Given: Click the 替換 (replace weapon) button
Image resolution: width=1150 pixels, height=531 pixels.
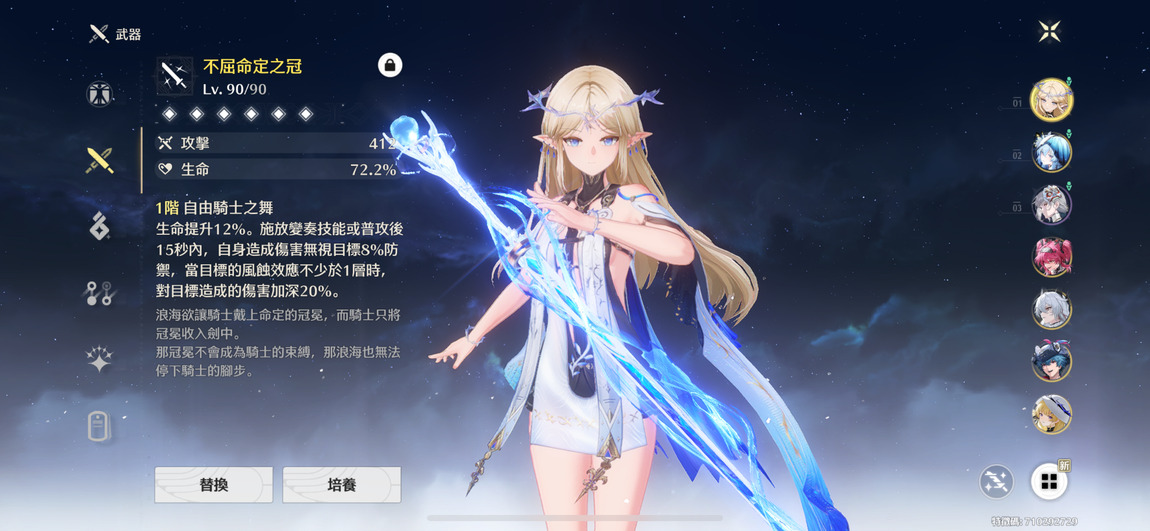Looking at the screenshot, I should click(214, 484).
